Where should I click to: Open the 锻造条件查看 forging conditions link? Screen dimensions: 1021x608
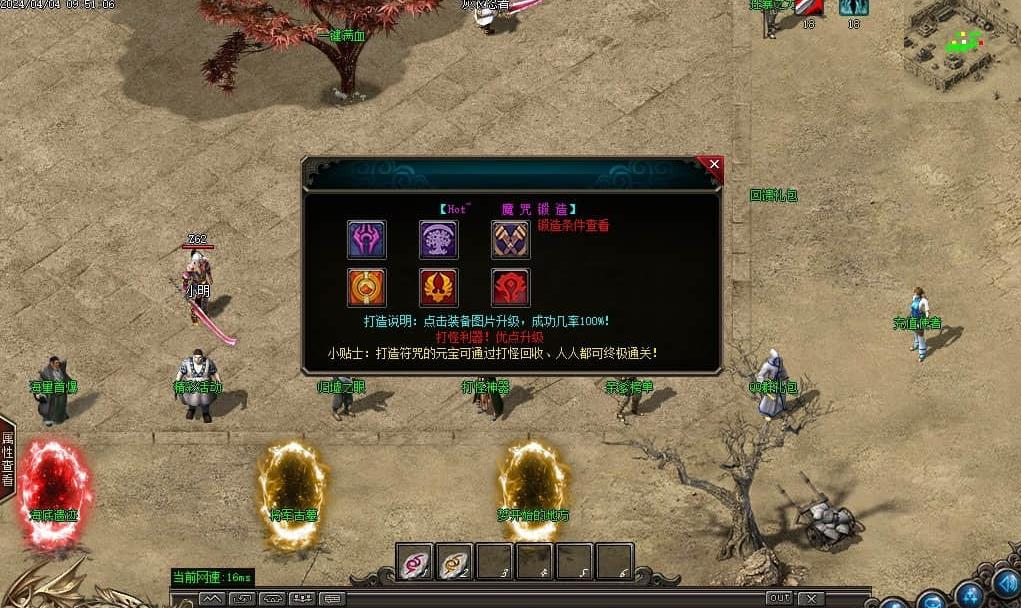(x=573, y=226)
